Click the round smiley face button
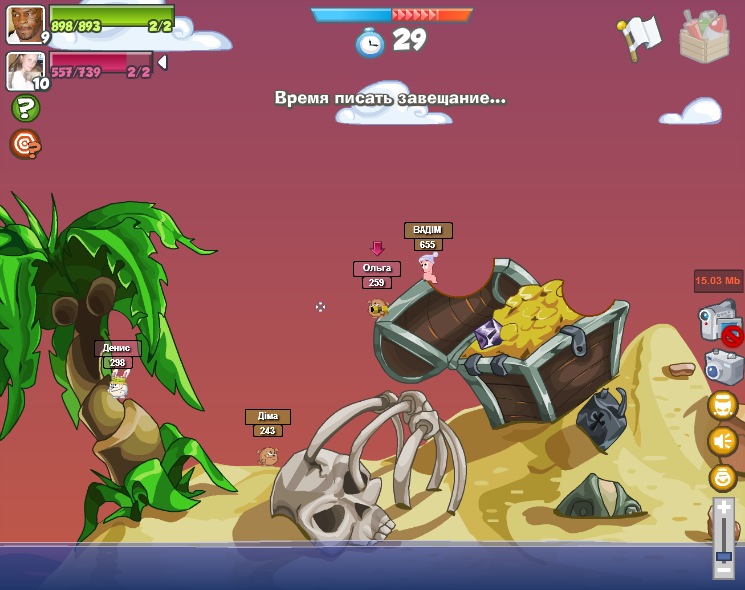The height and width of the screenshot is (590, 745). click(x=722, y=477)
